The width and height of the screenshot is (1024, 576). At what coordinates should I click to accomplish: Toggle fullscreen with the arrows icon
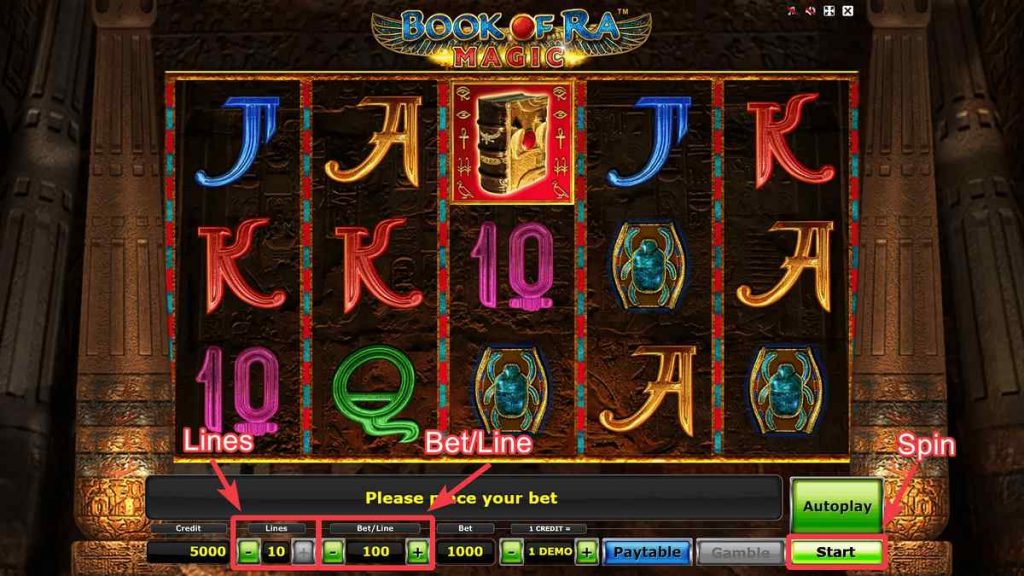point(829,11)
